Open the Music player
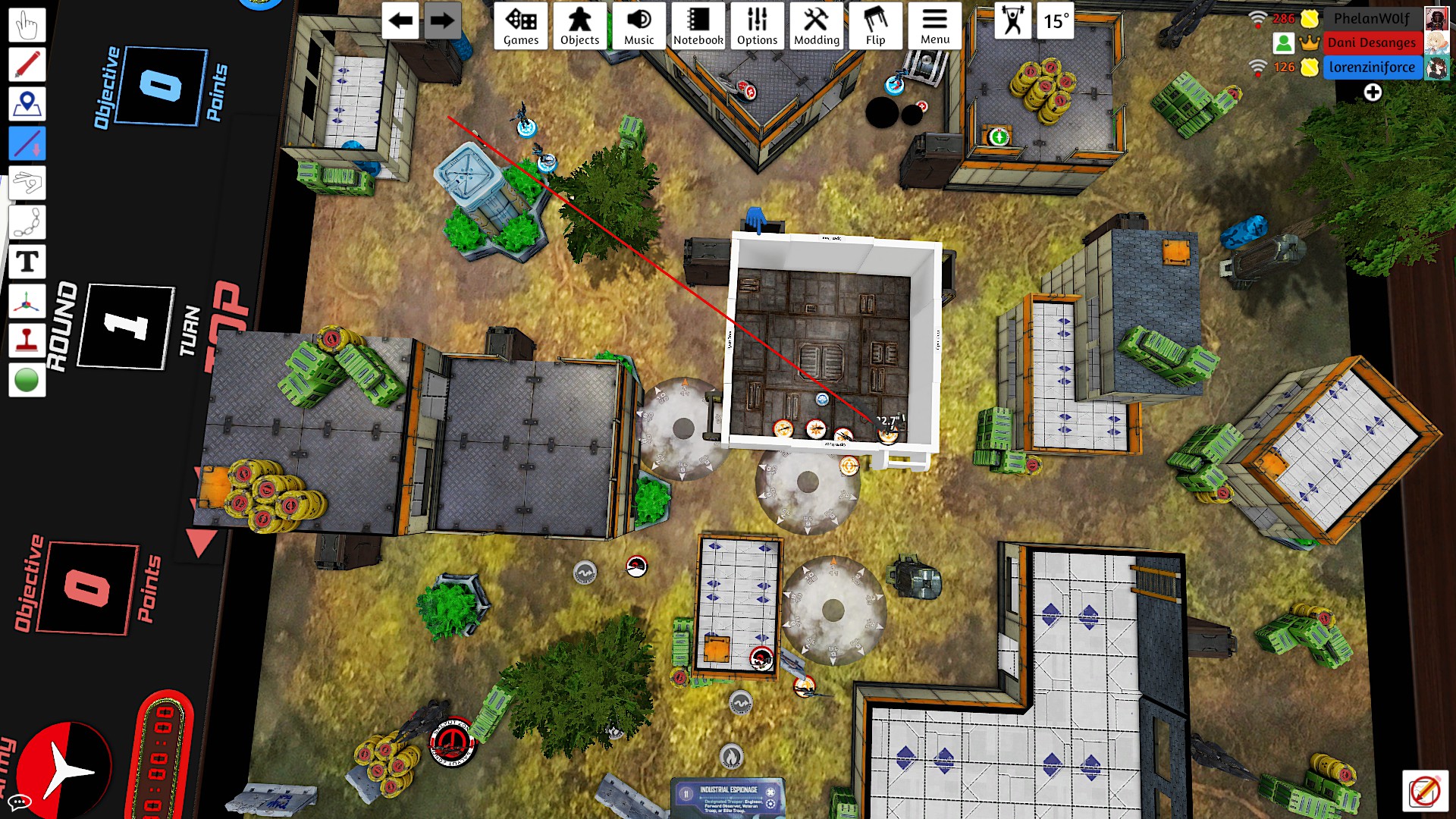 click(x=639, y=26)
